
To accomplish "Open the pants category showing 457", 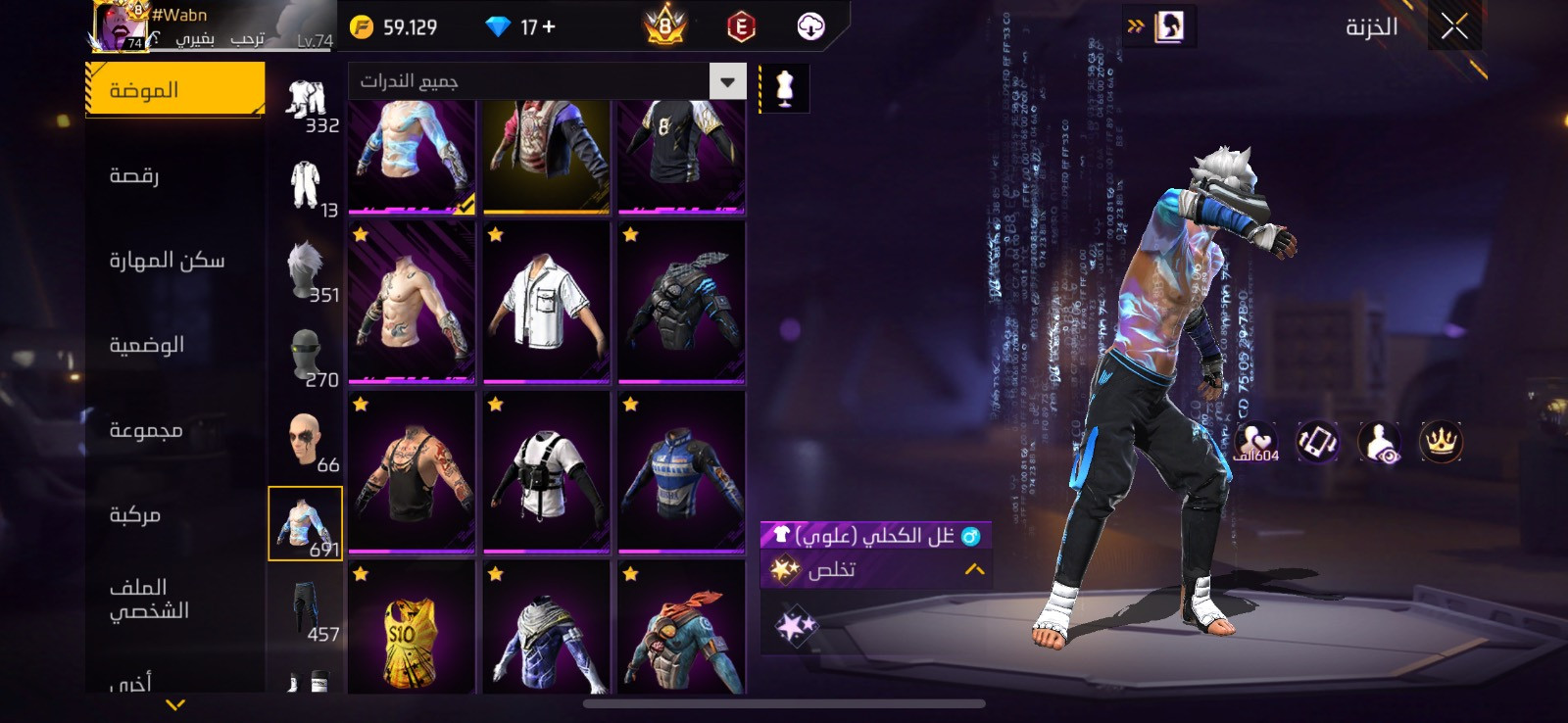I will [307, 611].
